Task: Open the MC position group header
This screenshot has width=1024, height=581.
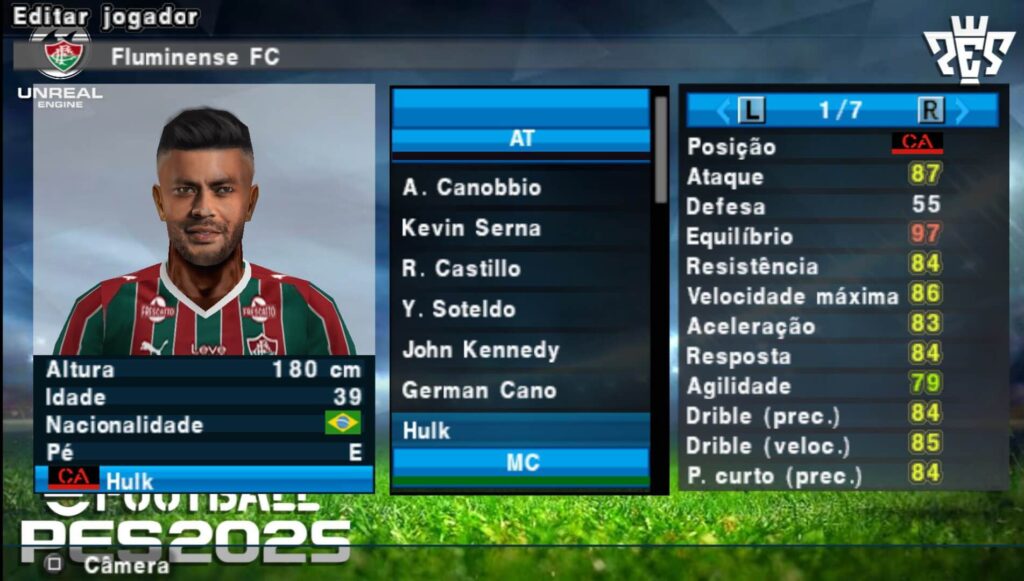Action: click(x=521, y=463)
